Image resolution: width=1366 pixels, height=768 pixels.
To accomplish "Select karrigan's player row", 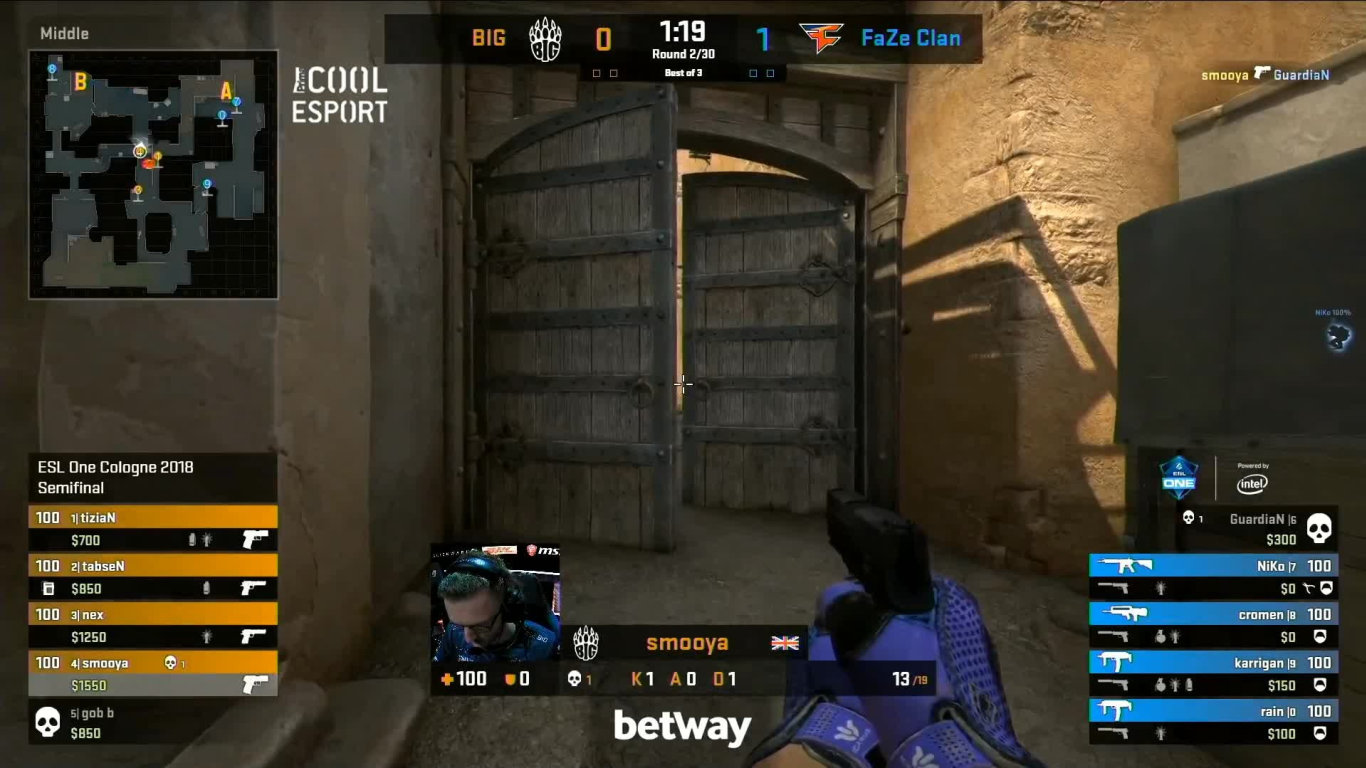I will coord(1213,673).
